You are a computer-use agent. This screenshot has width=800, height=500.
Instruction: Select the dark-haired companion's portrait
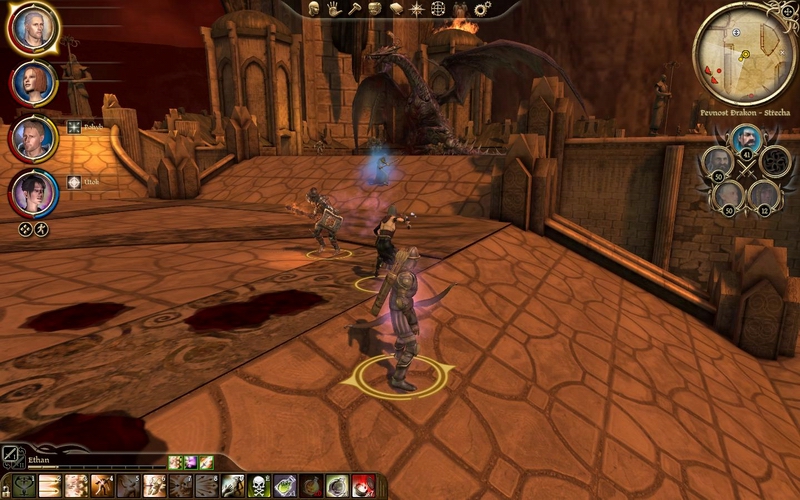(x=34, y=191)
